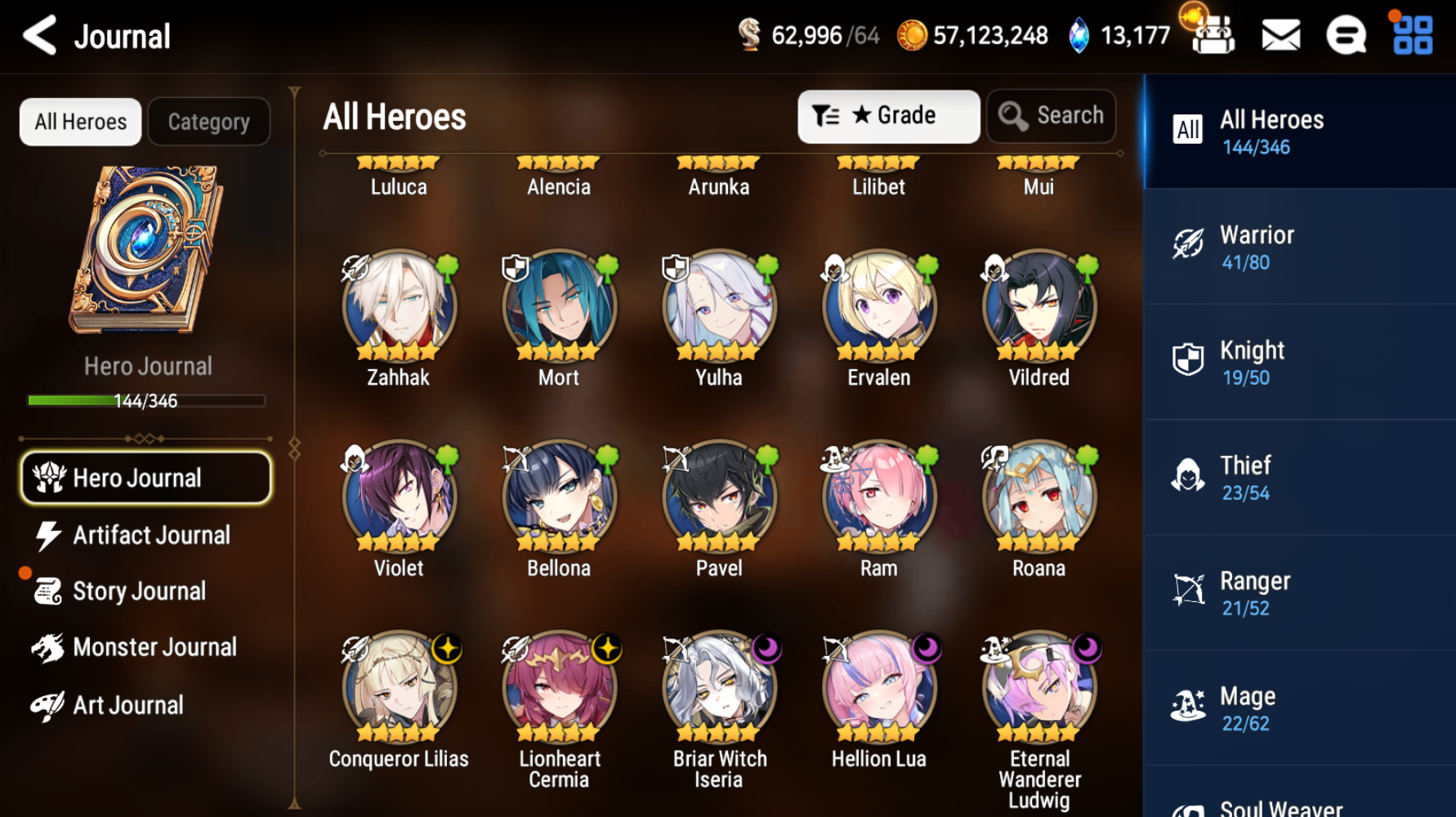This screenshot has width=1456, height=817.
Task: Go back from the Journal screen
Action: point(39,36)
